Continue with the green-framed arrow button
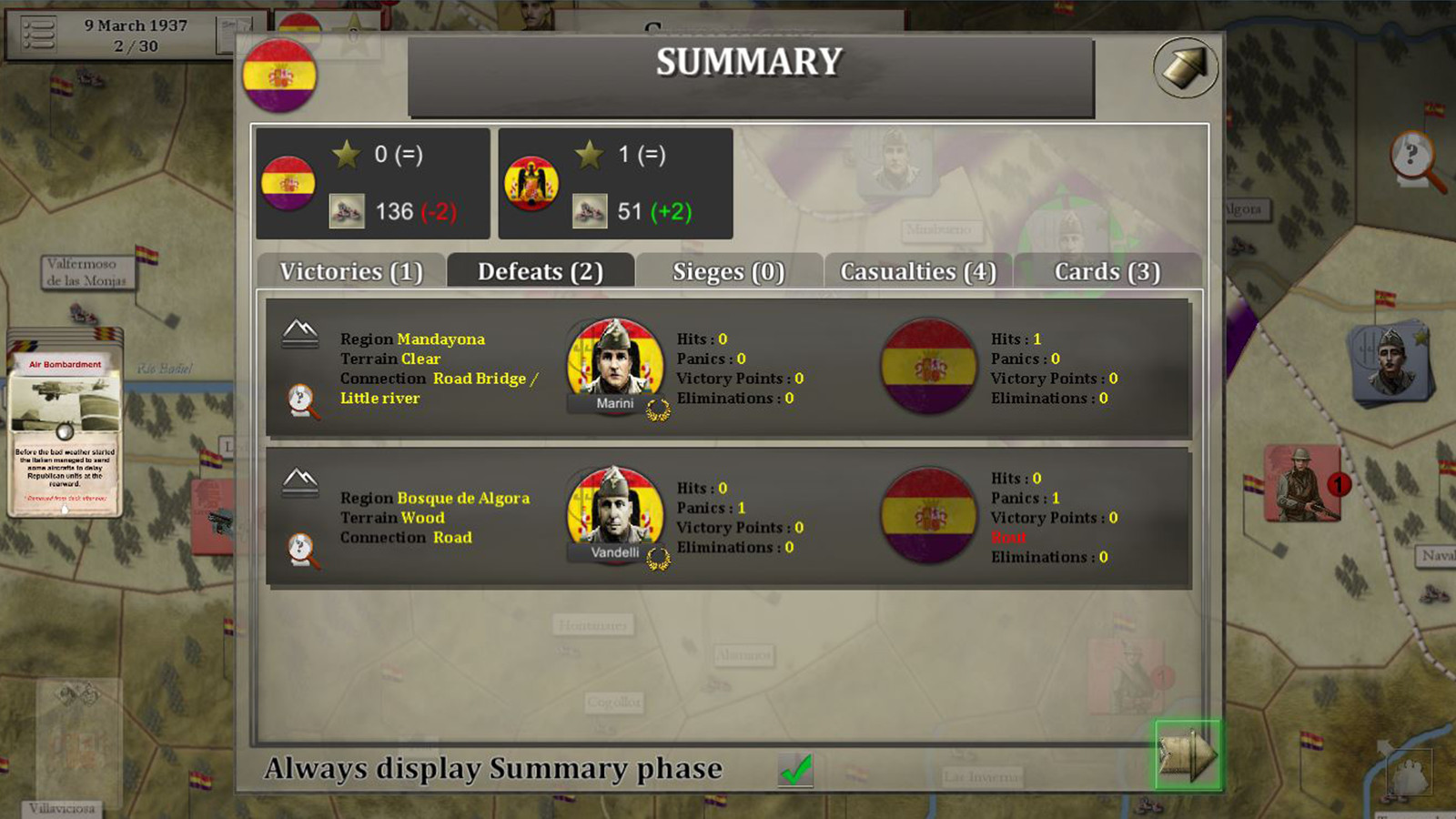The image size is (1456, 819). pos(1187,753)
